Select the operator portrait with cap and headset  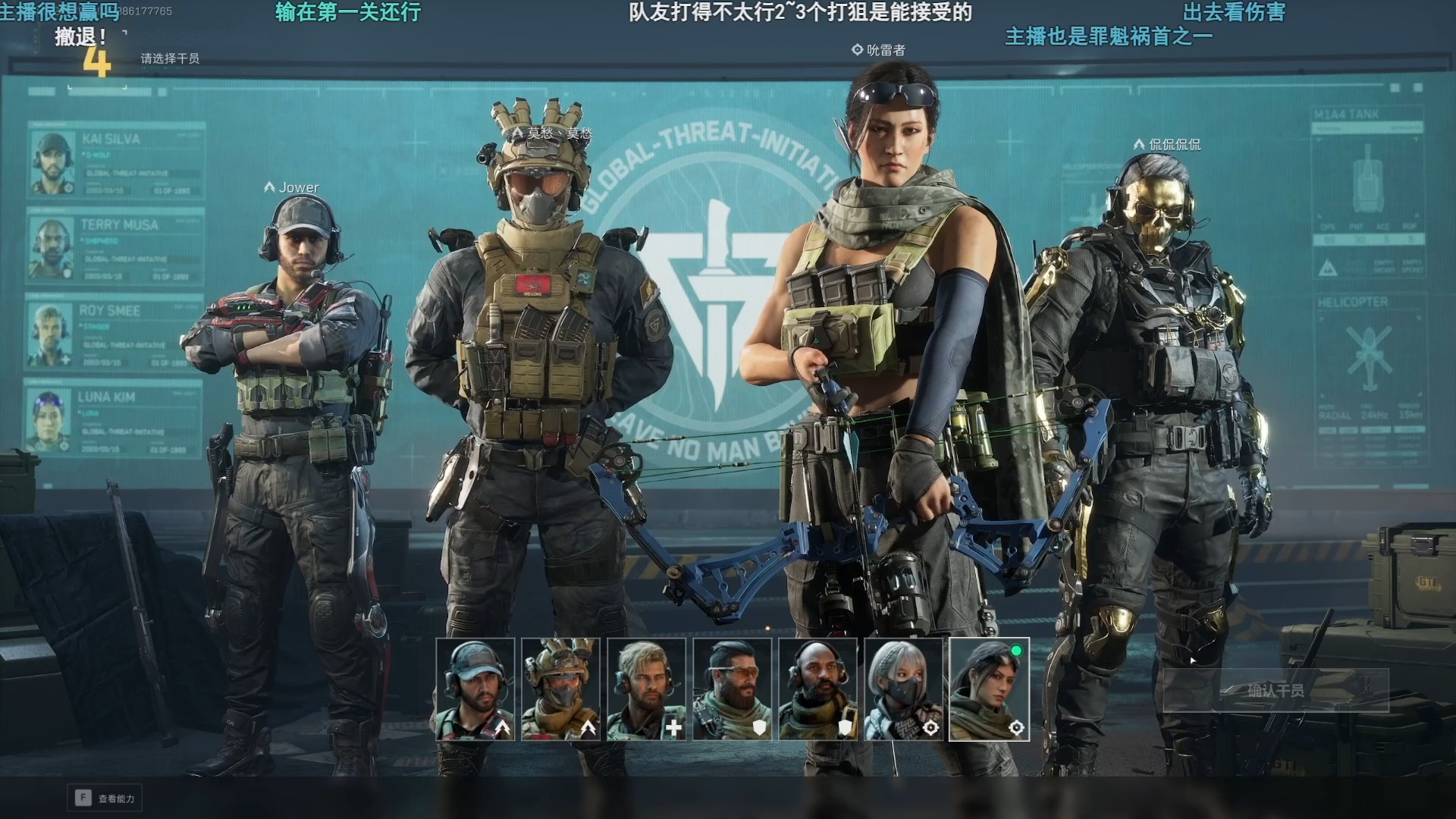(475, 689)
